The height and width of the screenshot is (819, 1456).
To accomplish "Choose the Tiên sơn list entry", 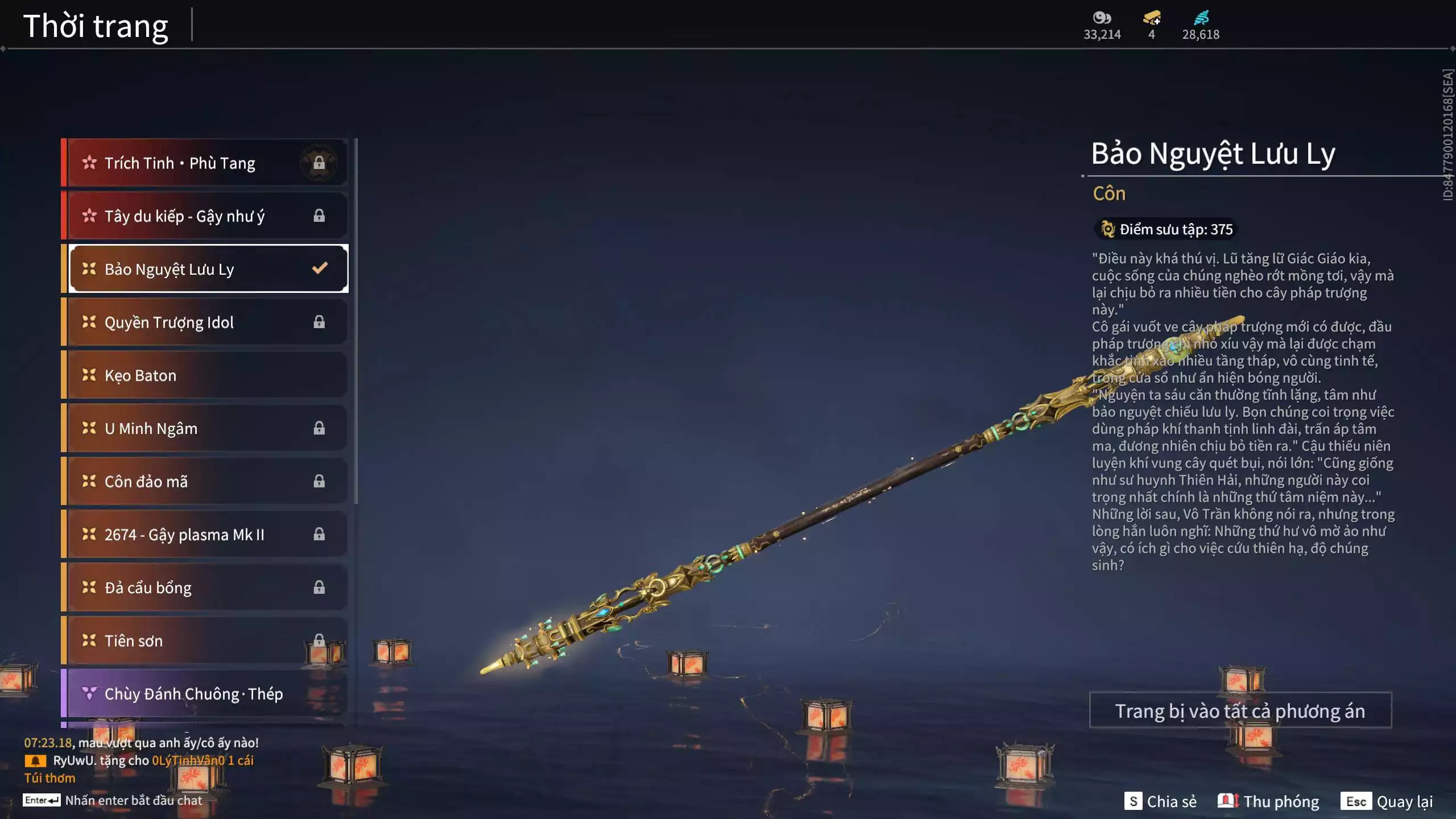I will pos(205,641).
